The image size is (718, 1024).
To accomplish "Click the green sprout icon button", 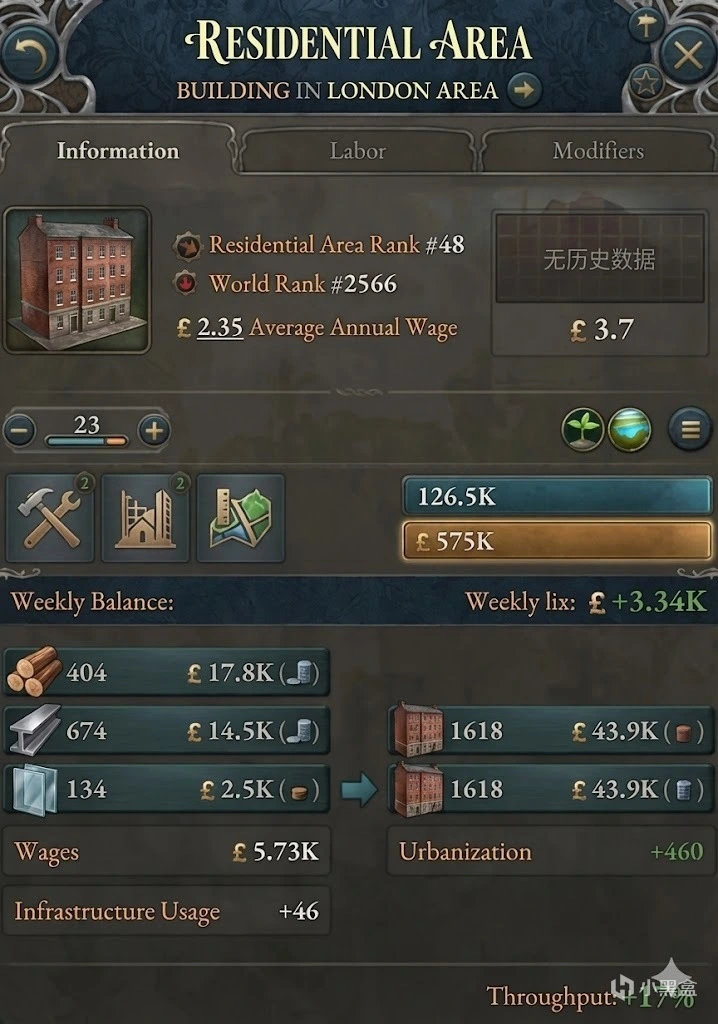I will (x=582, y=431).
